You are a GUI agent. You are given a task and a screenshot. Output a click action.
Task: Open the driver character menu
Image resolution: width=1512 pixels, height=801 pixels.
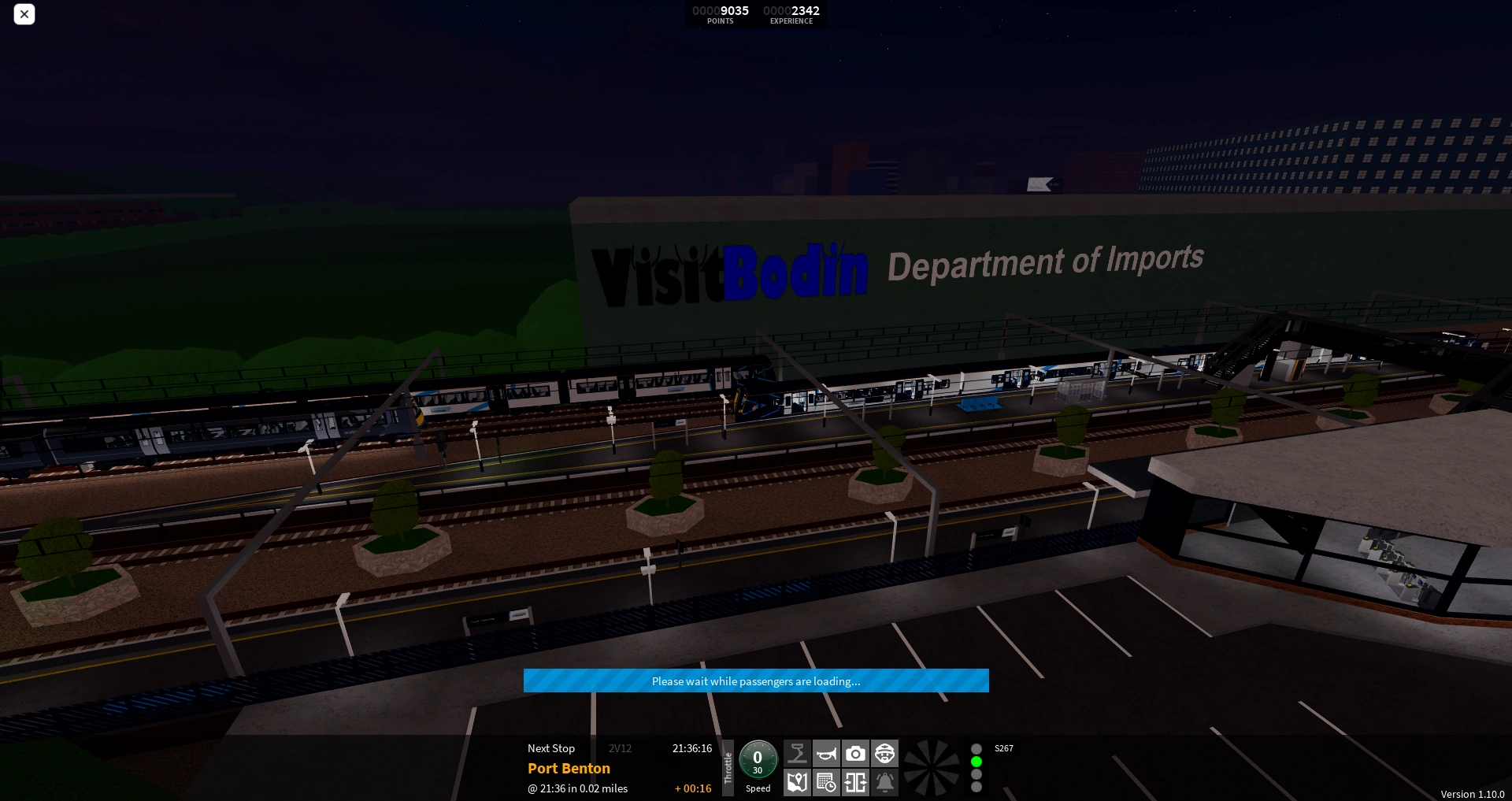[x=885, y=754]
